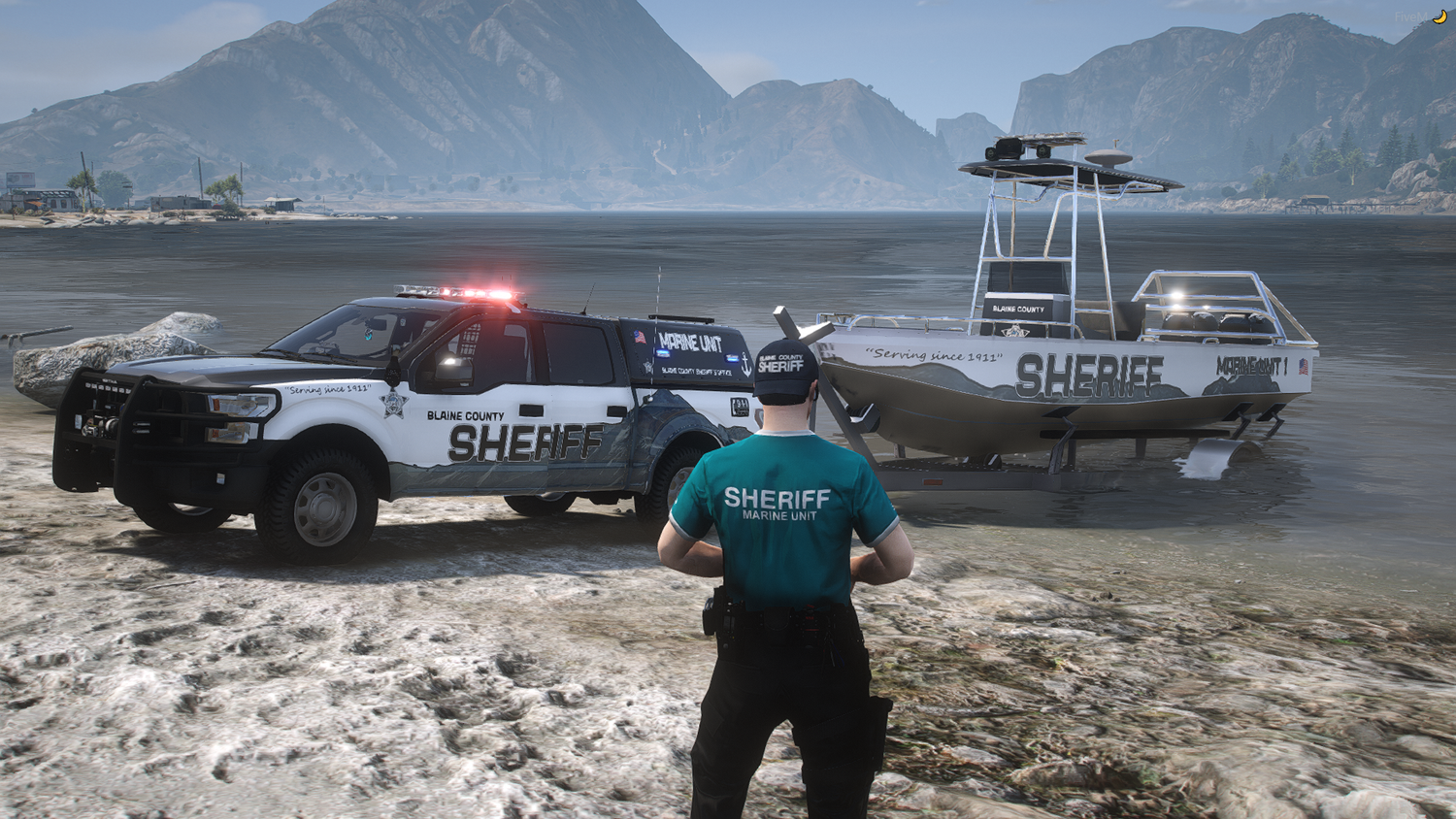
Task: Click the yellow crescent moon icon
Action: point(1439,16)
